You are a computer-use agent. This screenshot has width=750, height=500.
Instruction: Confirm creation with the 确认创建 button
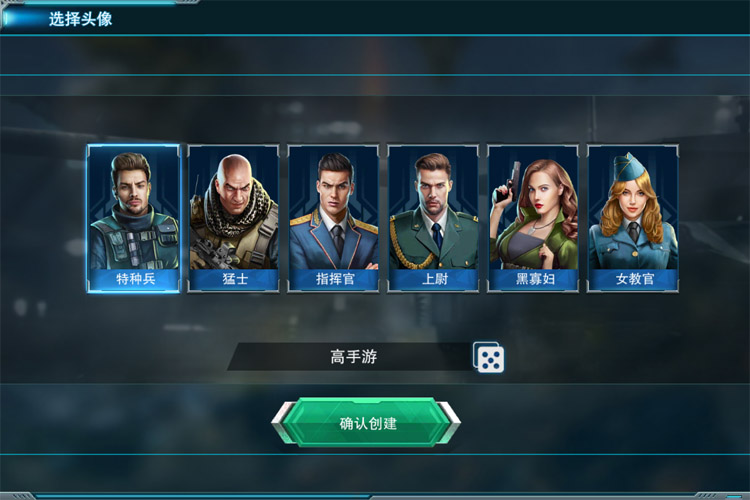pyautogui.click(x=367, y=423)
